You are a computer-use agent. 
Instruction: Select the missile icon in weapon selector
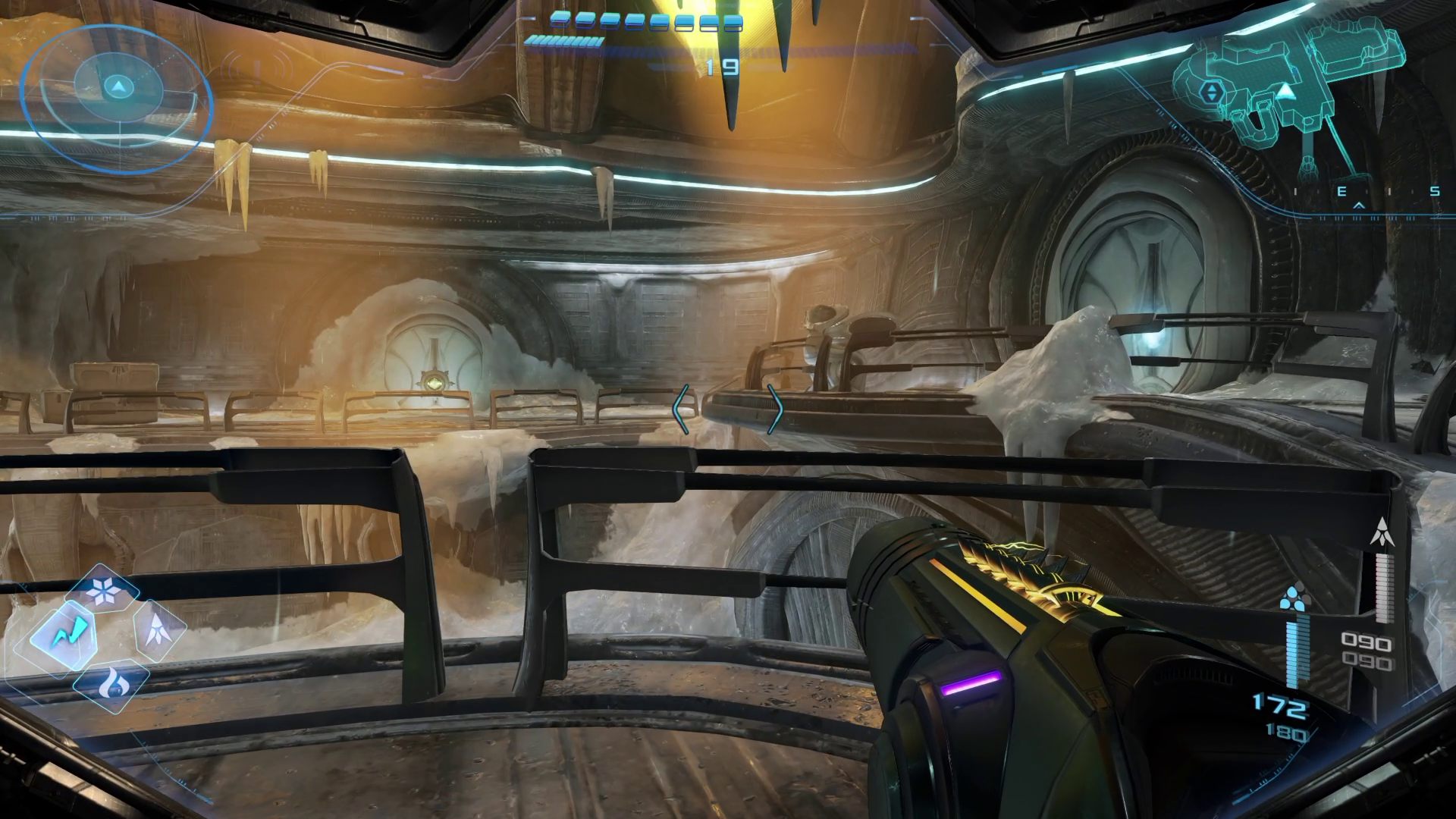[x=156, y=628]
